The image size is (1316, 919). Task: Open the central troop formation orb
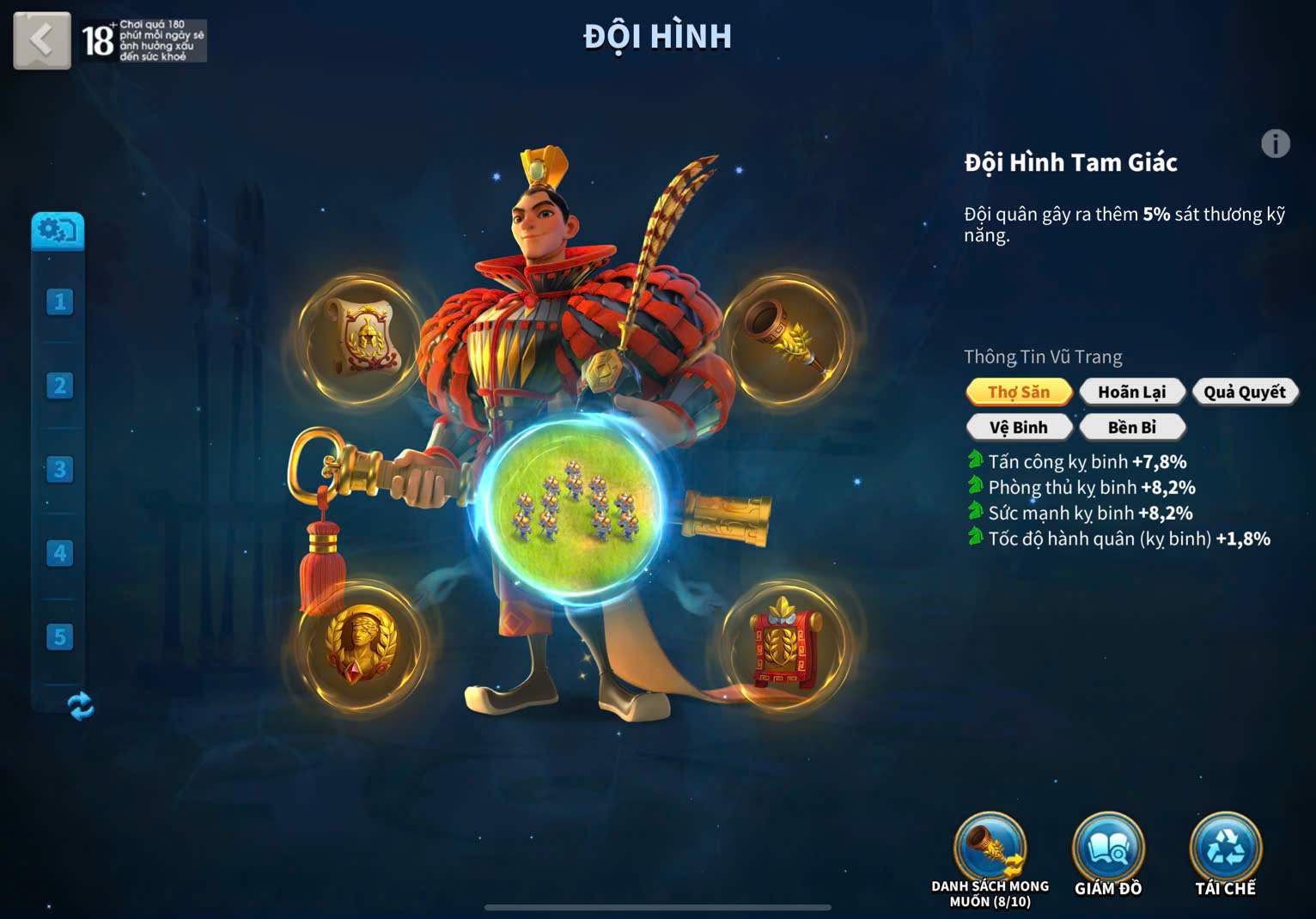point(574,507)
